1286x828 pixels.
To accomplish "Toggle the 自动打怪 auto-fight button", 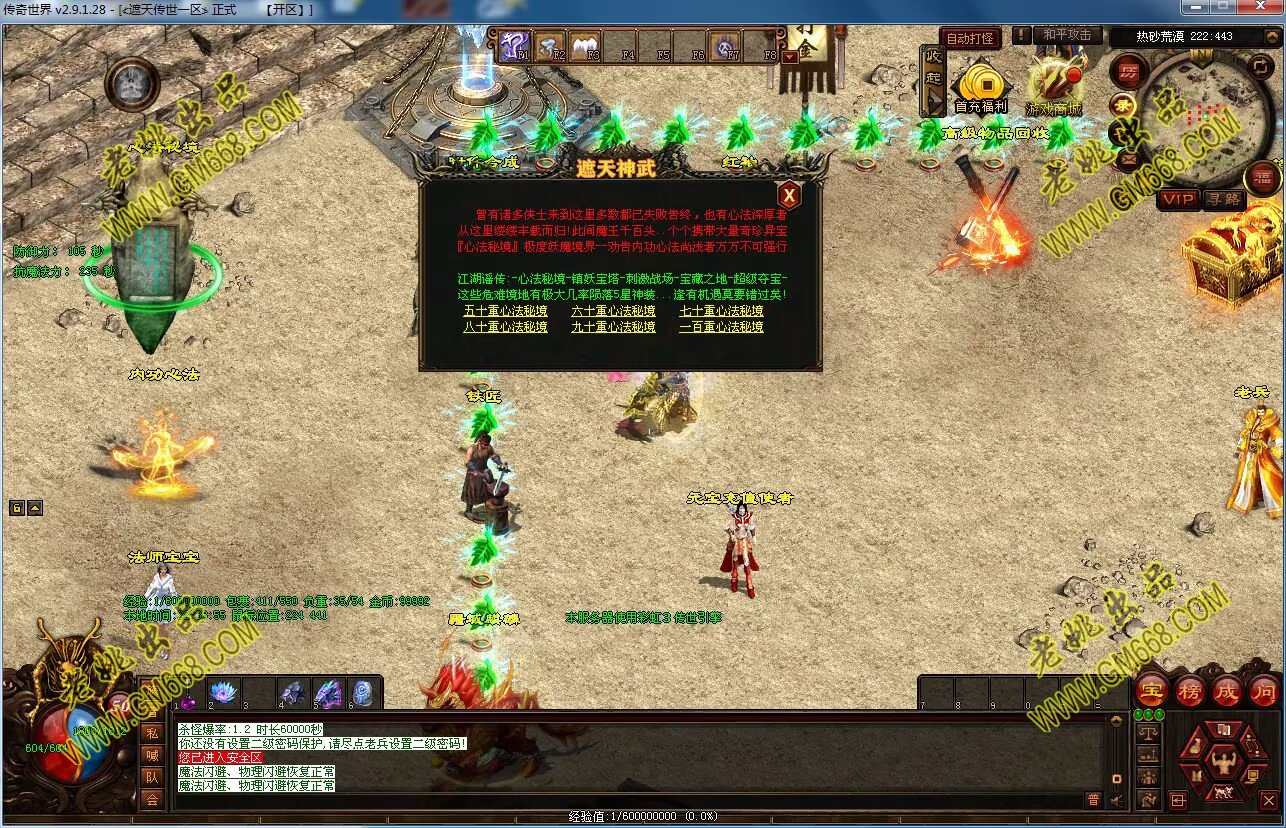I will [970, 38].
